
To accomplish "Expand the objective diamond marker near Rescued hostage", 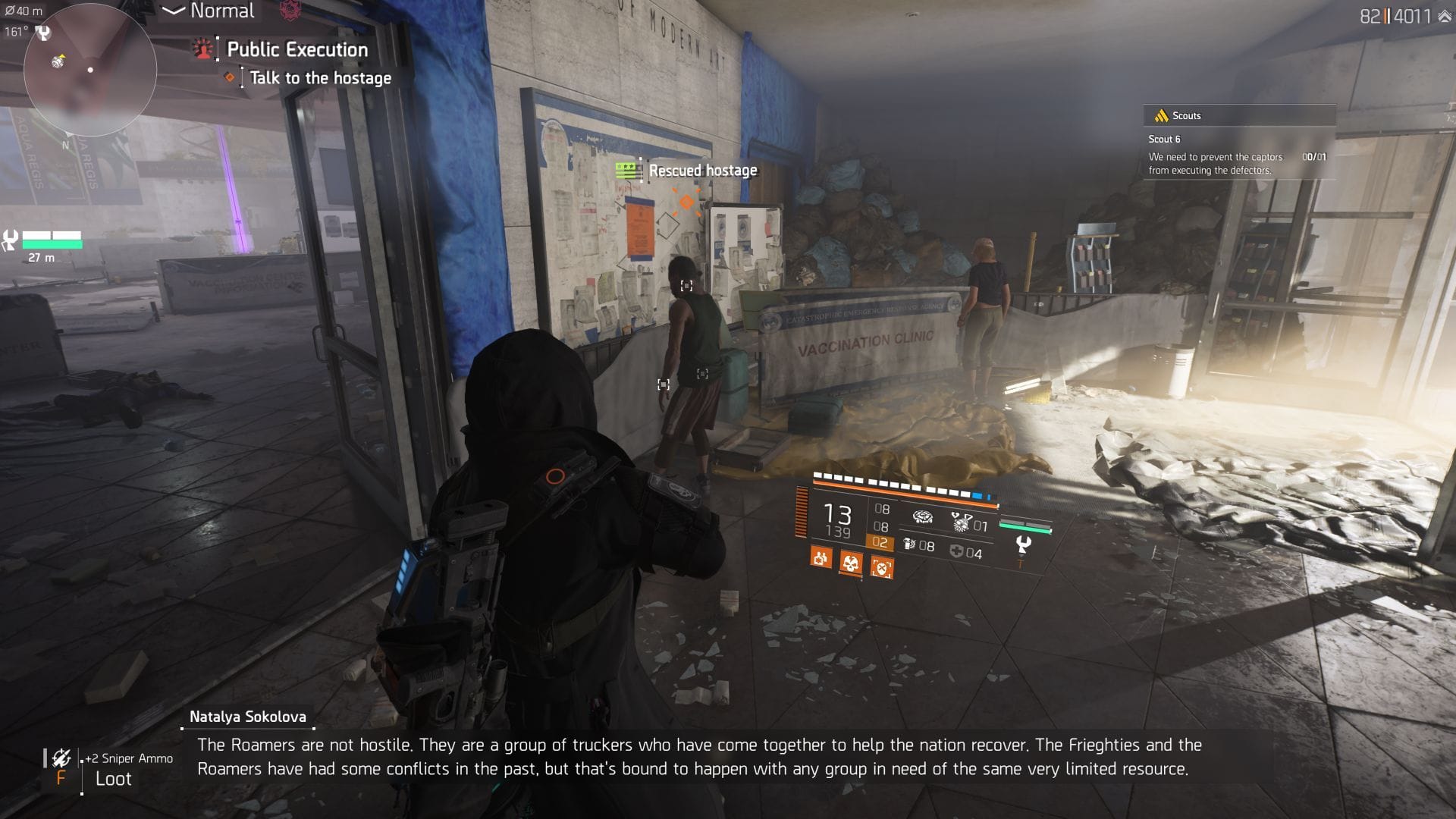I will pyautogui.click(x=687, y=201).
